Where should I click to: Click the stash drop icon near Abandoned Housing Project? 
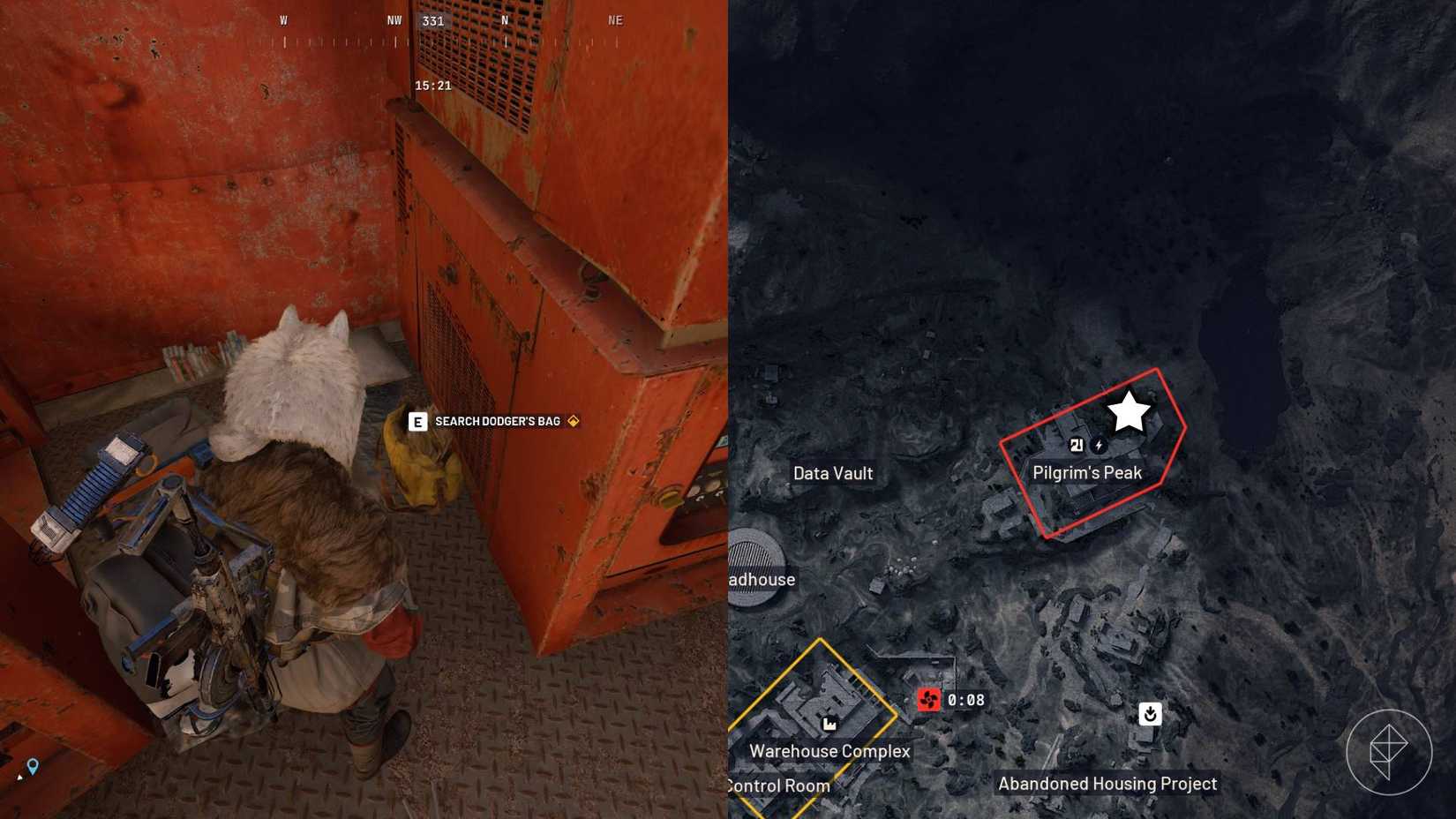(1149, 716)
